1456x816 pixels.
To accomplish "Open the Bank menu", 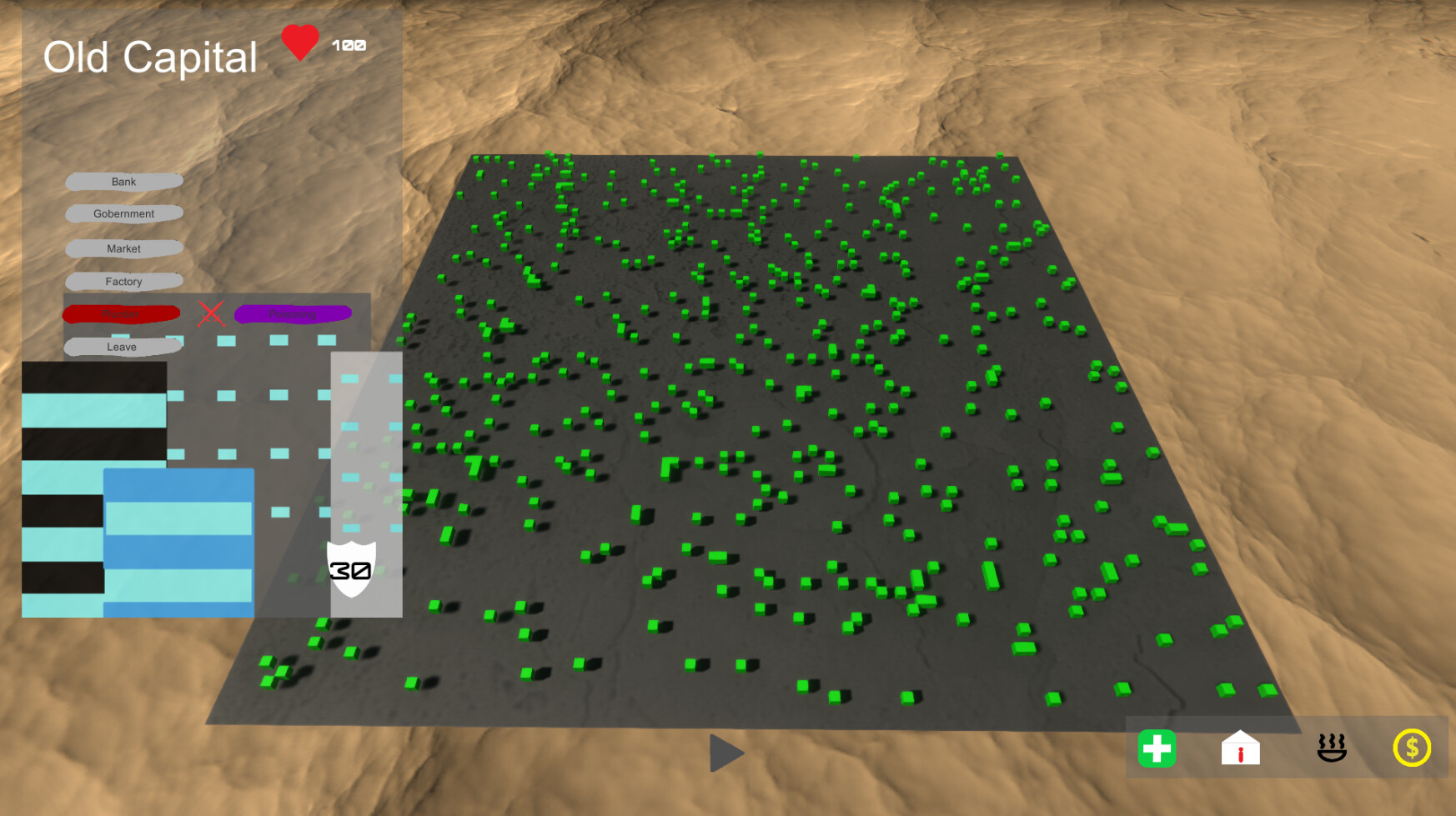I will [x=123, y=181].
